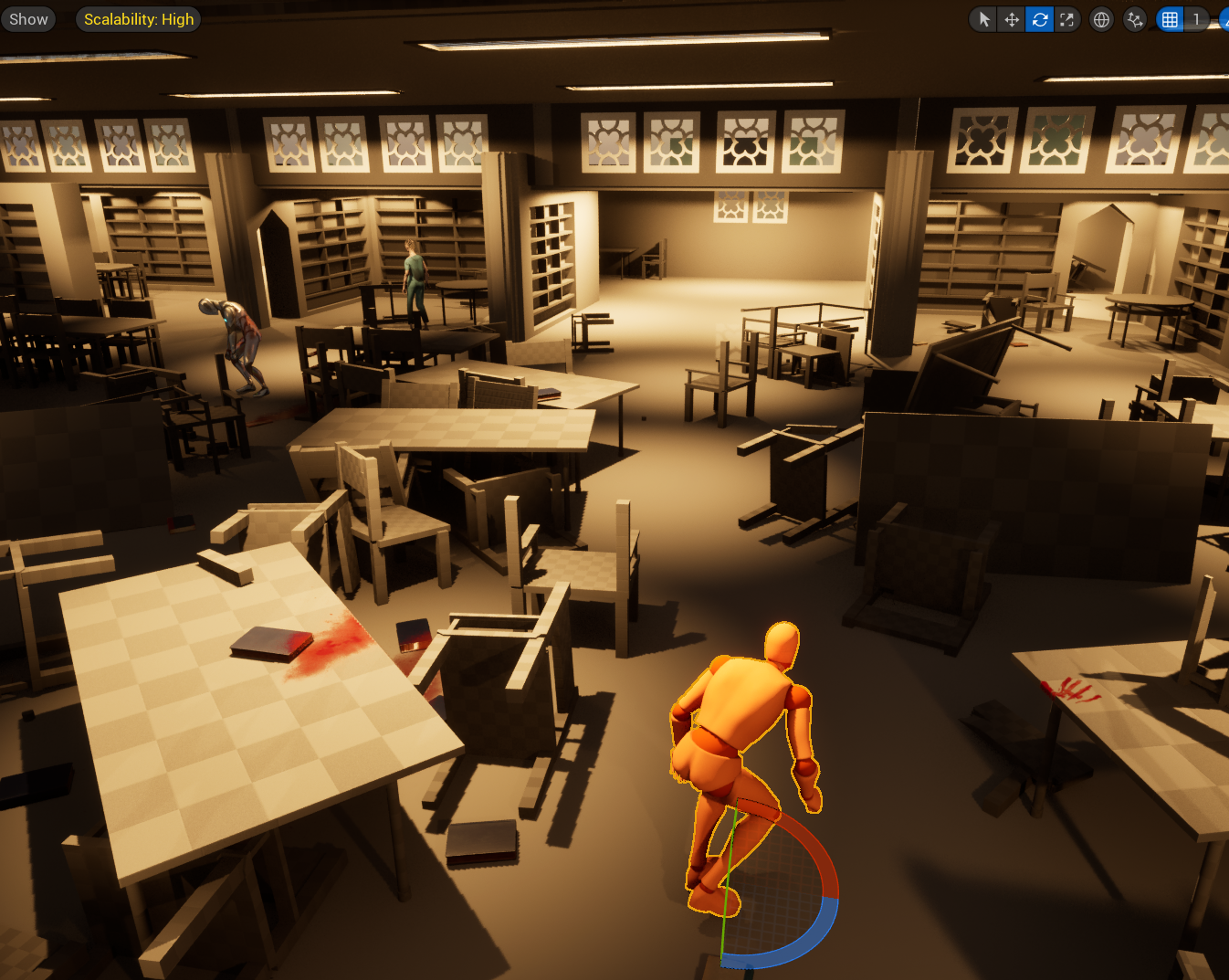
Task: Toggle grid snapping on or off
Action: [x=1170, y=18]
